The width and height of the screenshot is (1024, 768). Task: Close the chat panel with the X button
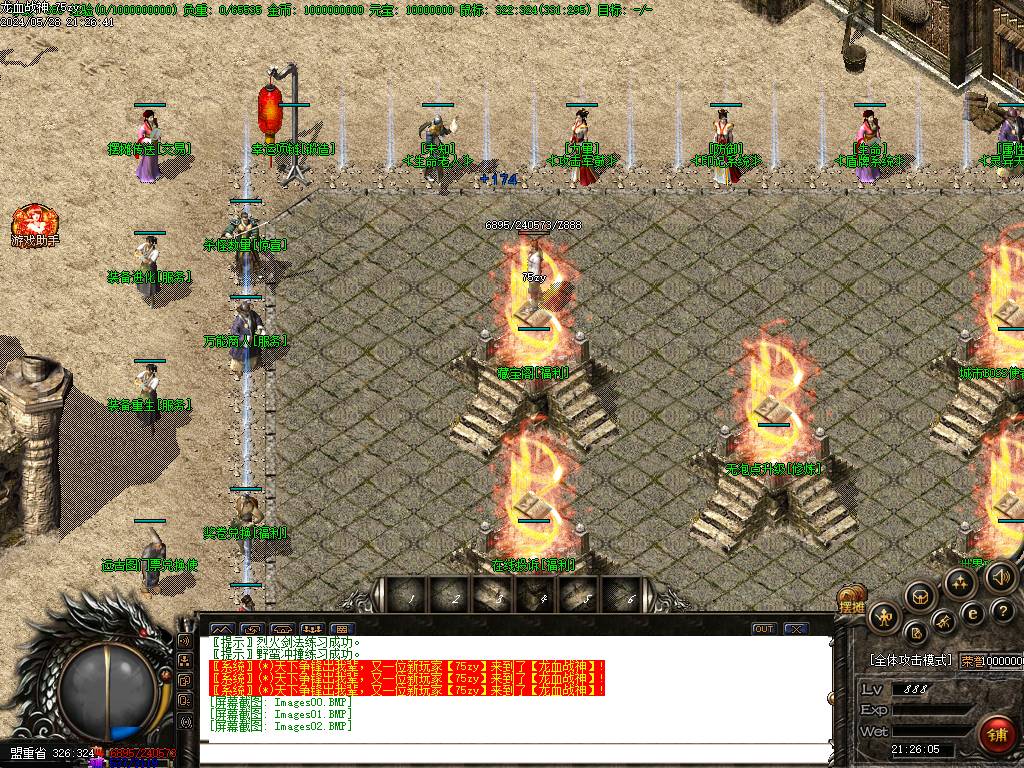795,629
